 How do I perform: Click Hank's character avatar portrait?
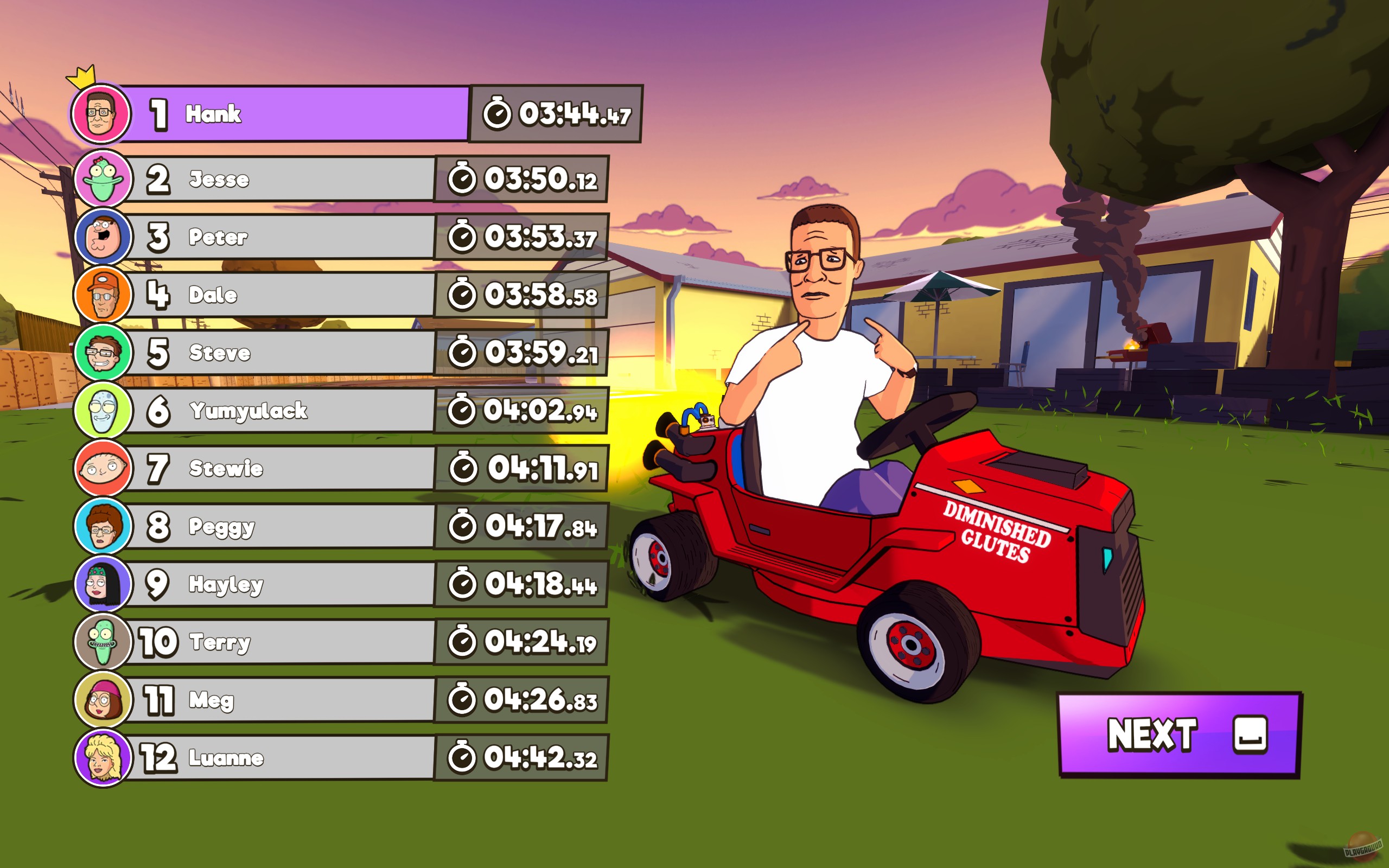pyautogui.click(x=102, y=114)
